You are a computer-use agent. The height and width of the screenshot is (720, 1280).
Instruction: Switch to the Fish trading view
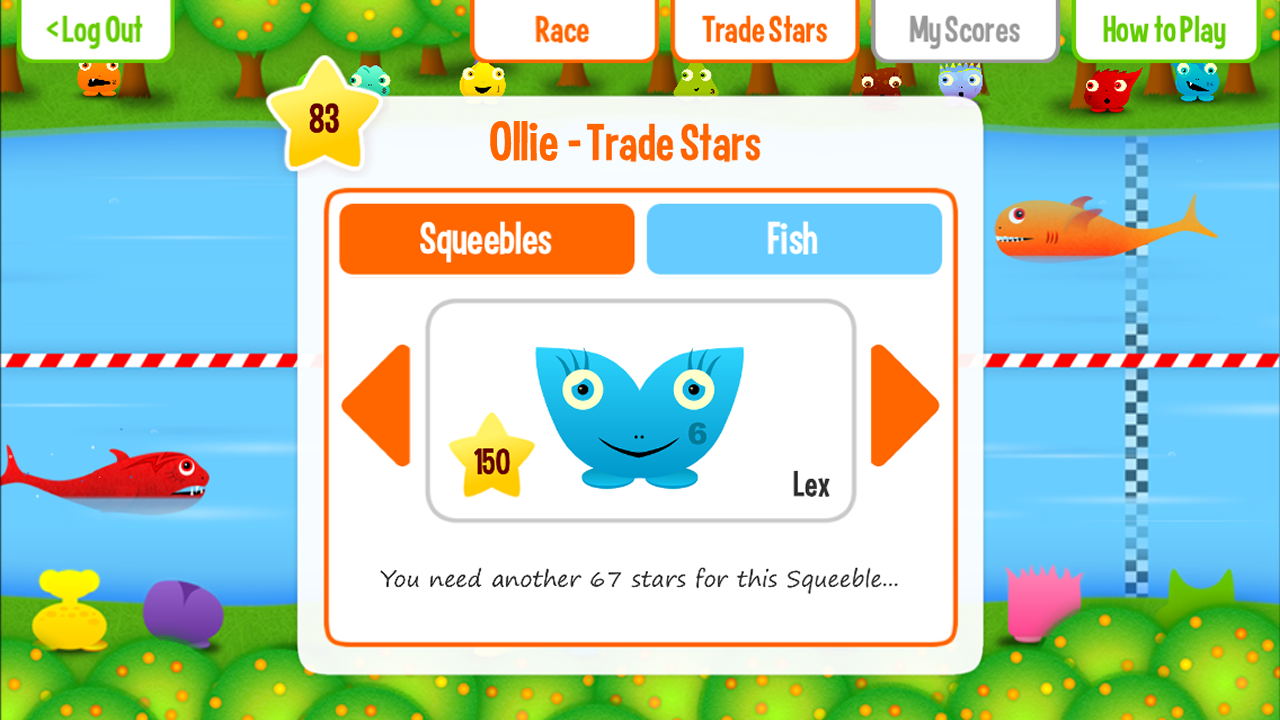click(x=794, y=238)
